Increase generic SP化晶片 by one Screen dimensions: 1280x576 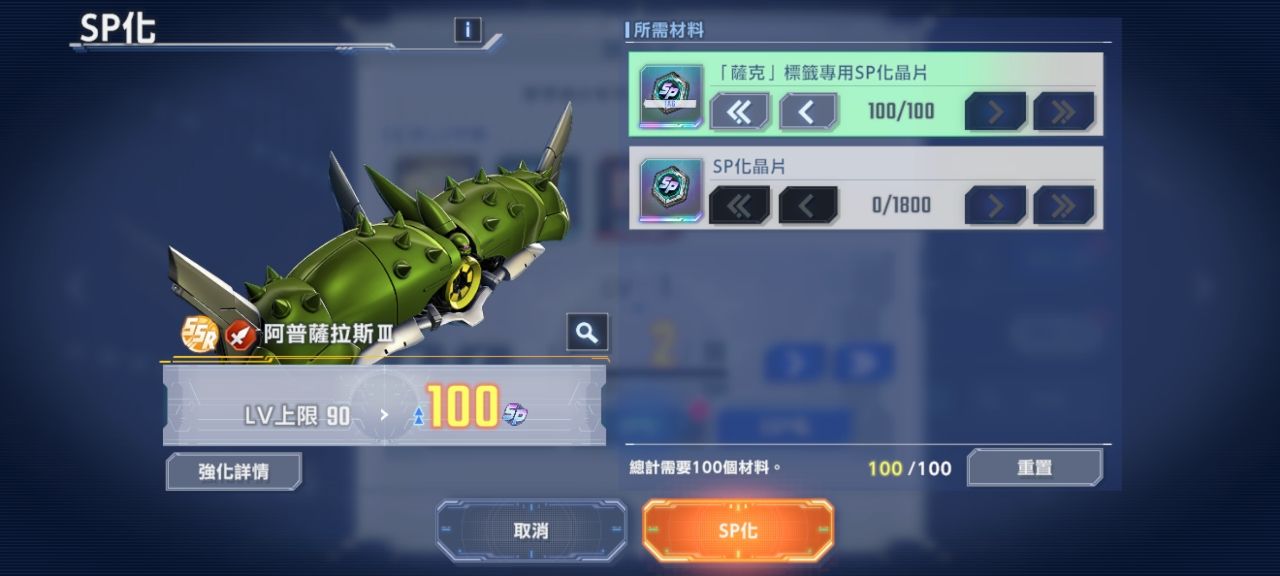point(995,205)
